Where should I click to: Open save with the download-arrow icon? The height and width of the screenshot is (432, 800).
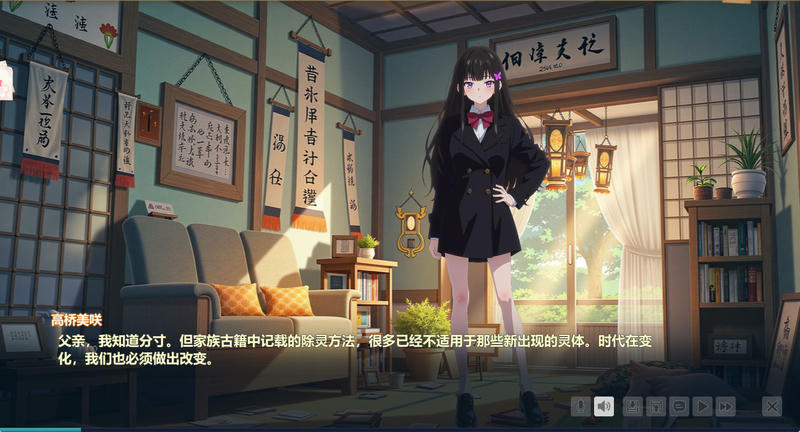[x=631, y=406]
